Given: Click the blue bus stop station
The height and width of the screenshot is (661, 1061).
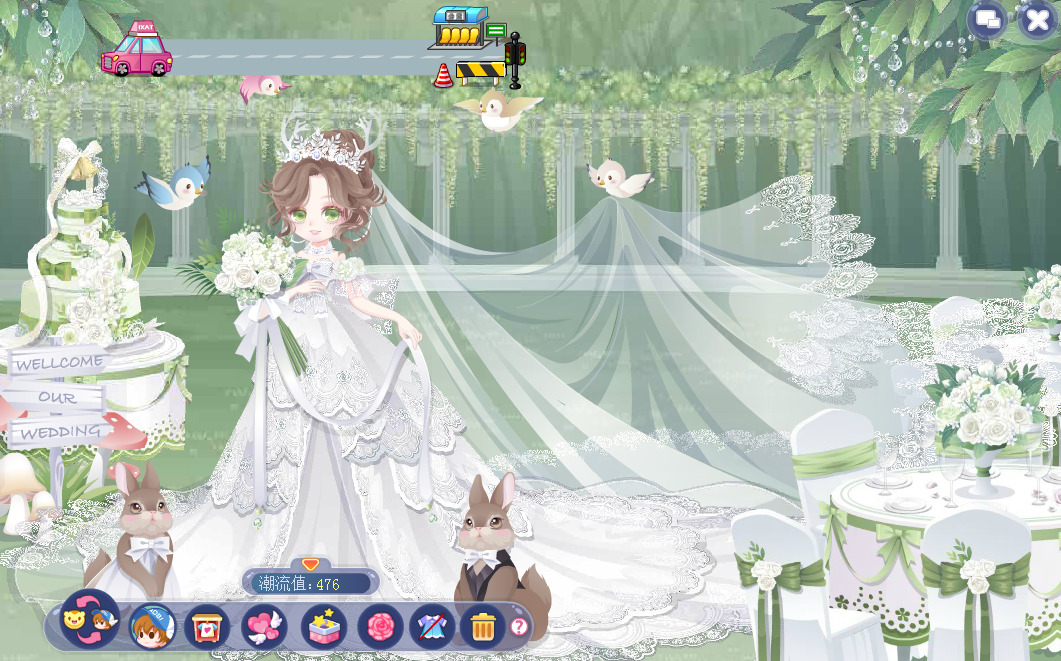Looking at the screenshot, I should click(463, 29).
